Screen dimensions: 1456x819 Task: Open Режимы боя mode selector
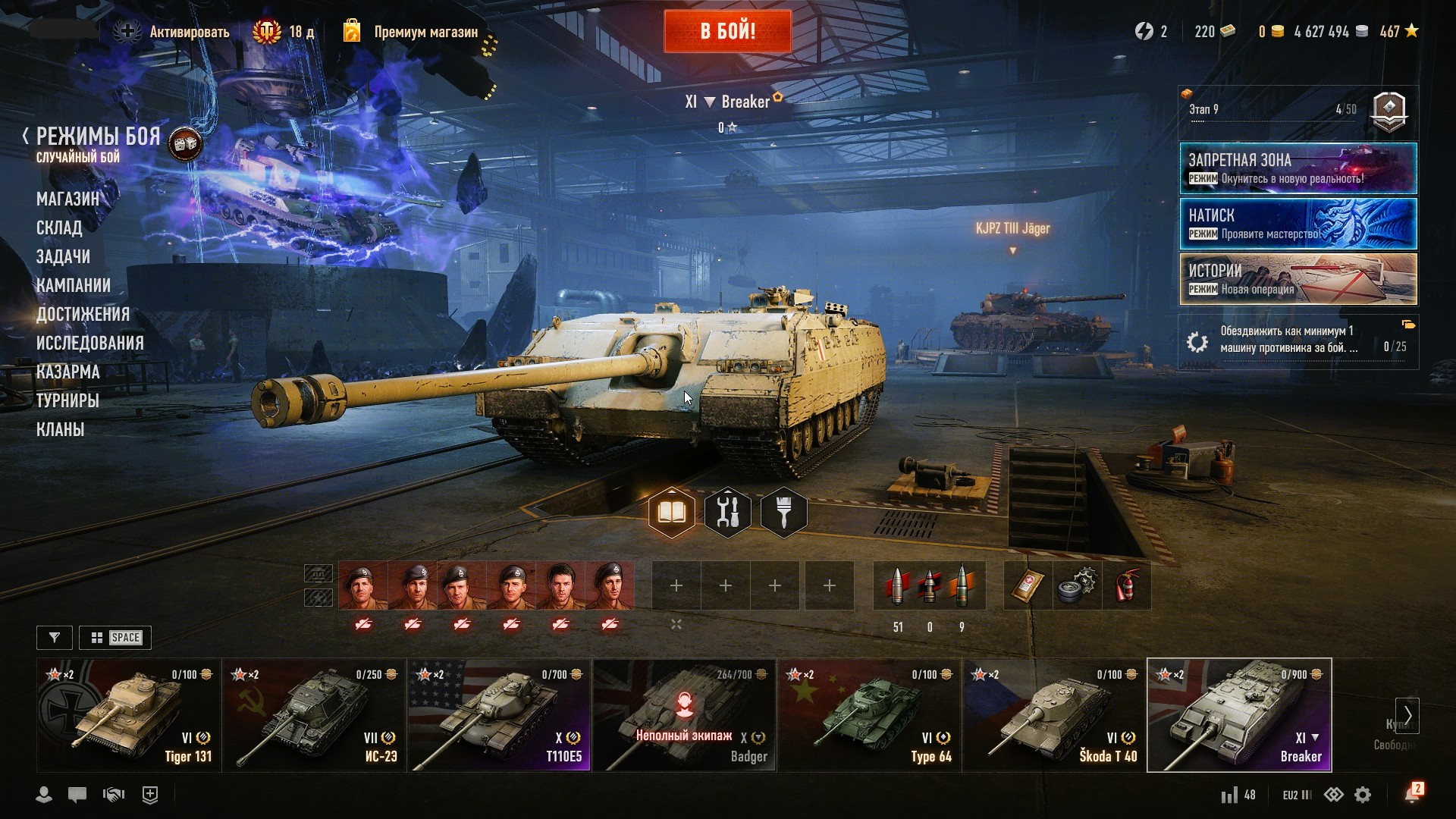(x=98, y=137)
